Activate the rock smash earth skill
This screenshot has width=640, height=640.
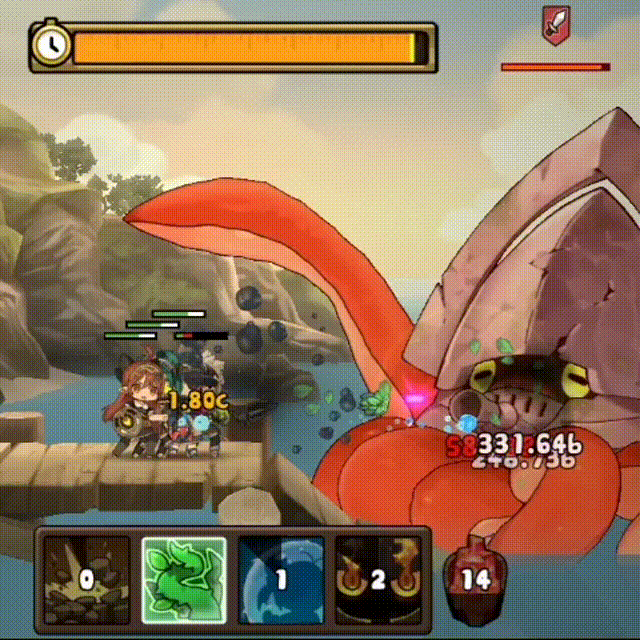click(x=86, y=579)
